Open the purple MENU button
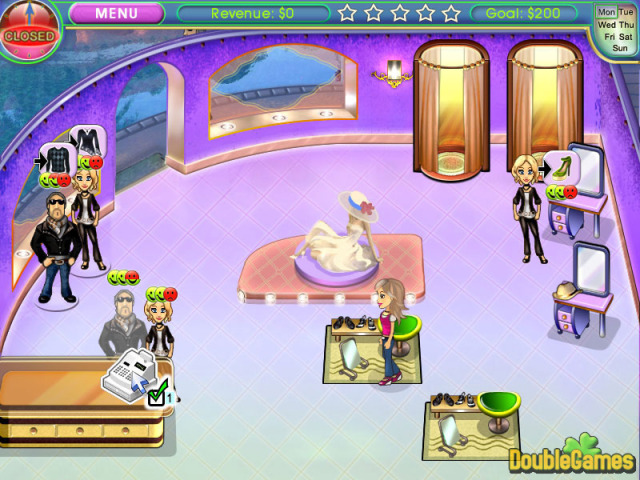 click(116, 14)
